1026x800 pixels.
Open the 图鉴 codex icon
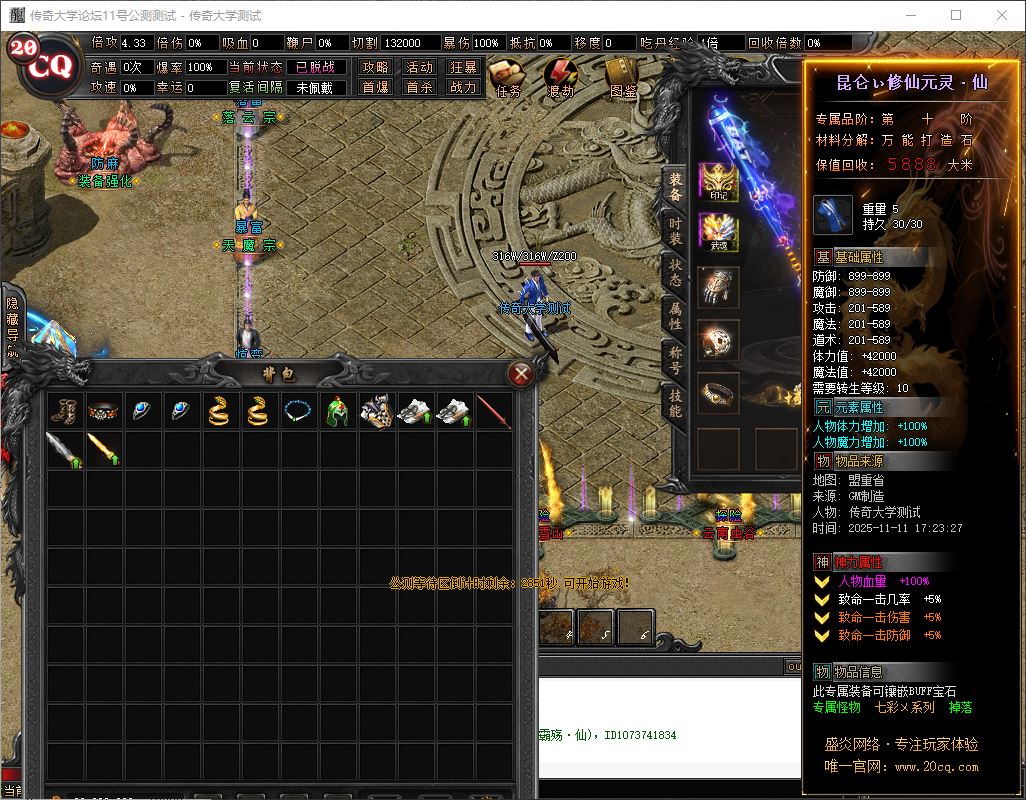622,74
